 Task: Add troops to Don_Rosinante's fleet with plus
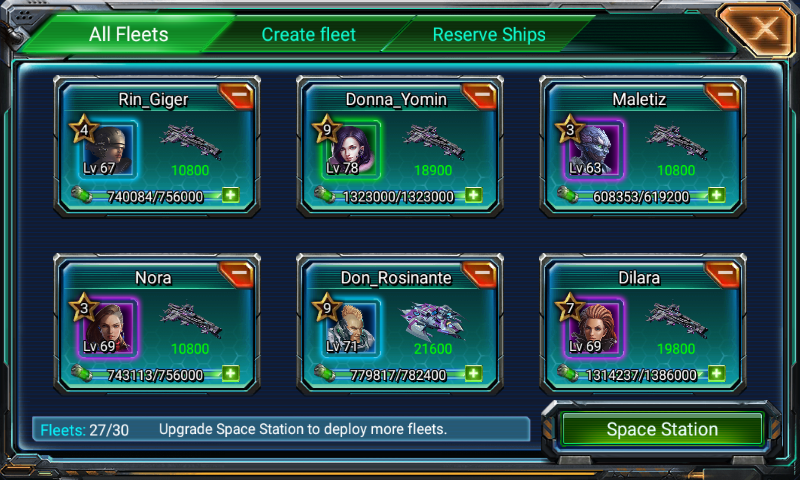tap(473, 374)
